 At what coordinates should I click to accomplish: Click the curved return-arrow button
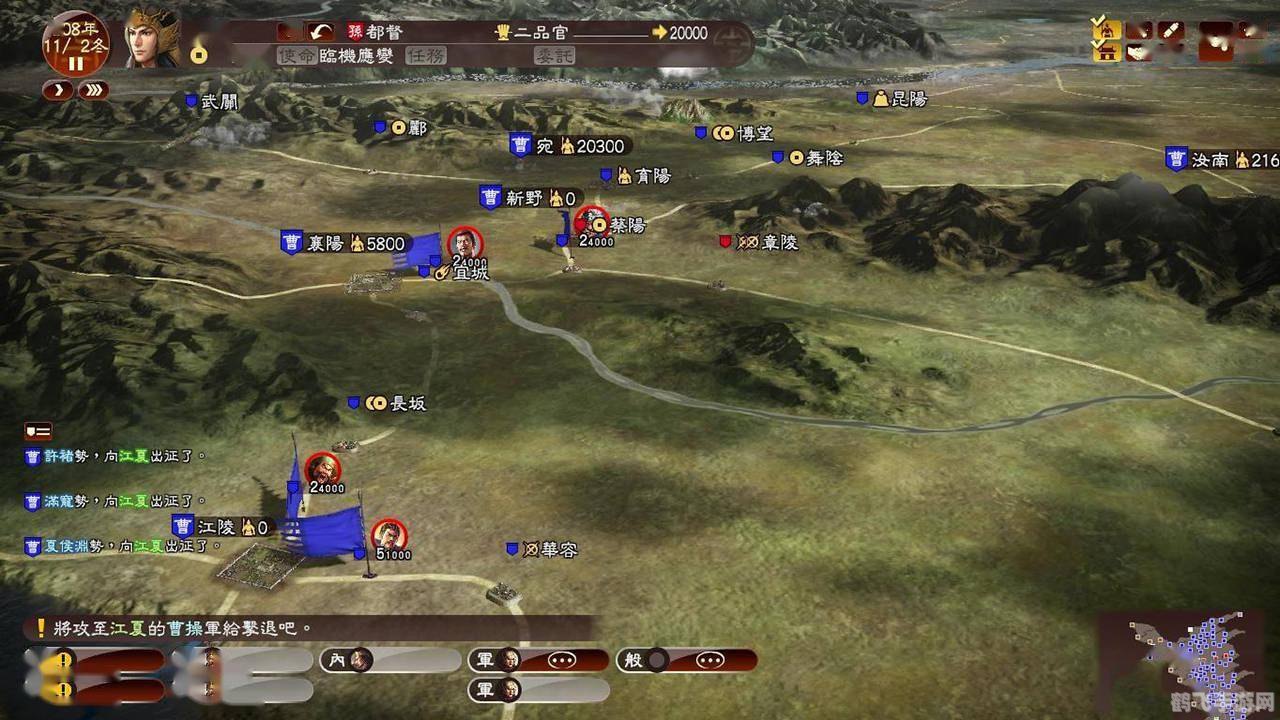pyautogui.click(x=320, y=32)
